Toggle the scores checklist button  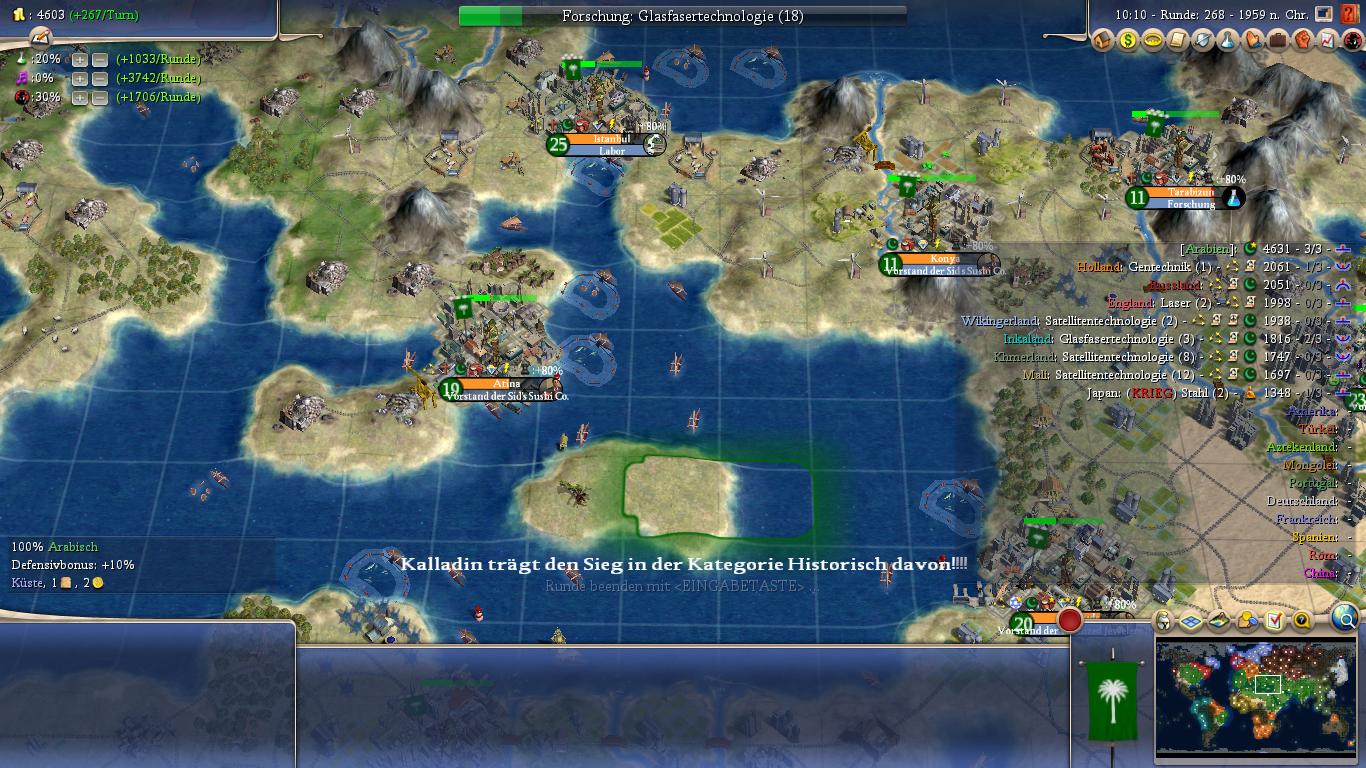tap(1274, 621)
